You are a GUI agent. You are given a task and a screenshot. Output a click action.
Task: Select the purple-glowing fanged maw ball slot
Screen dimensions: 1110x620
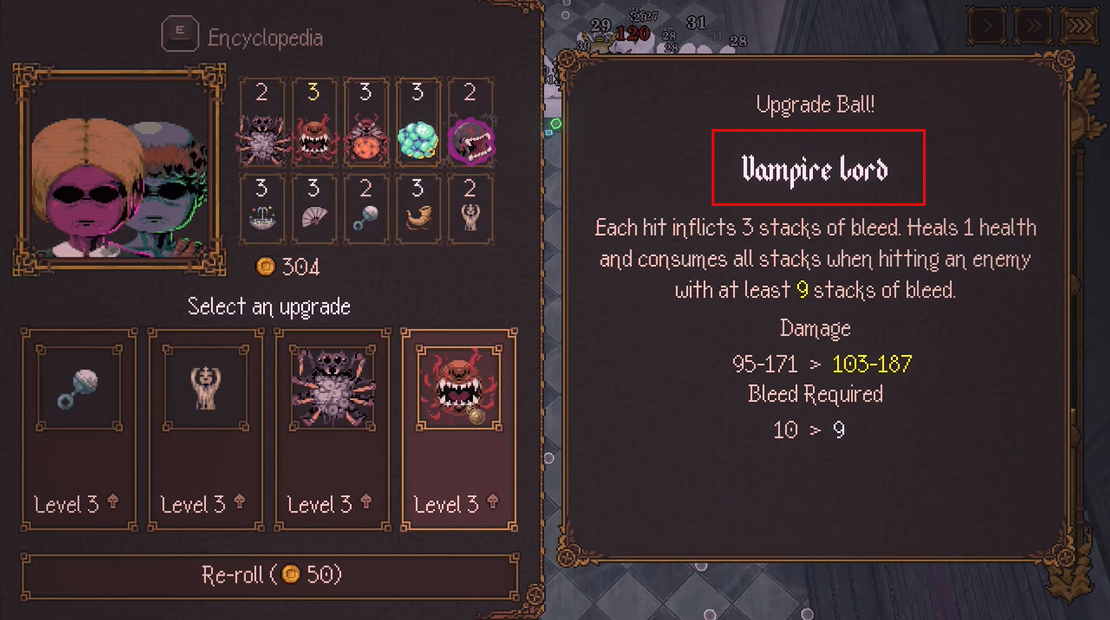click(470, 123)
